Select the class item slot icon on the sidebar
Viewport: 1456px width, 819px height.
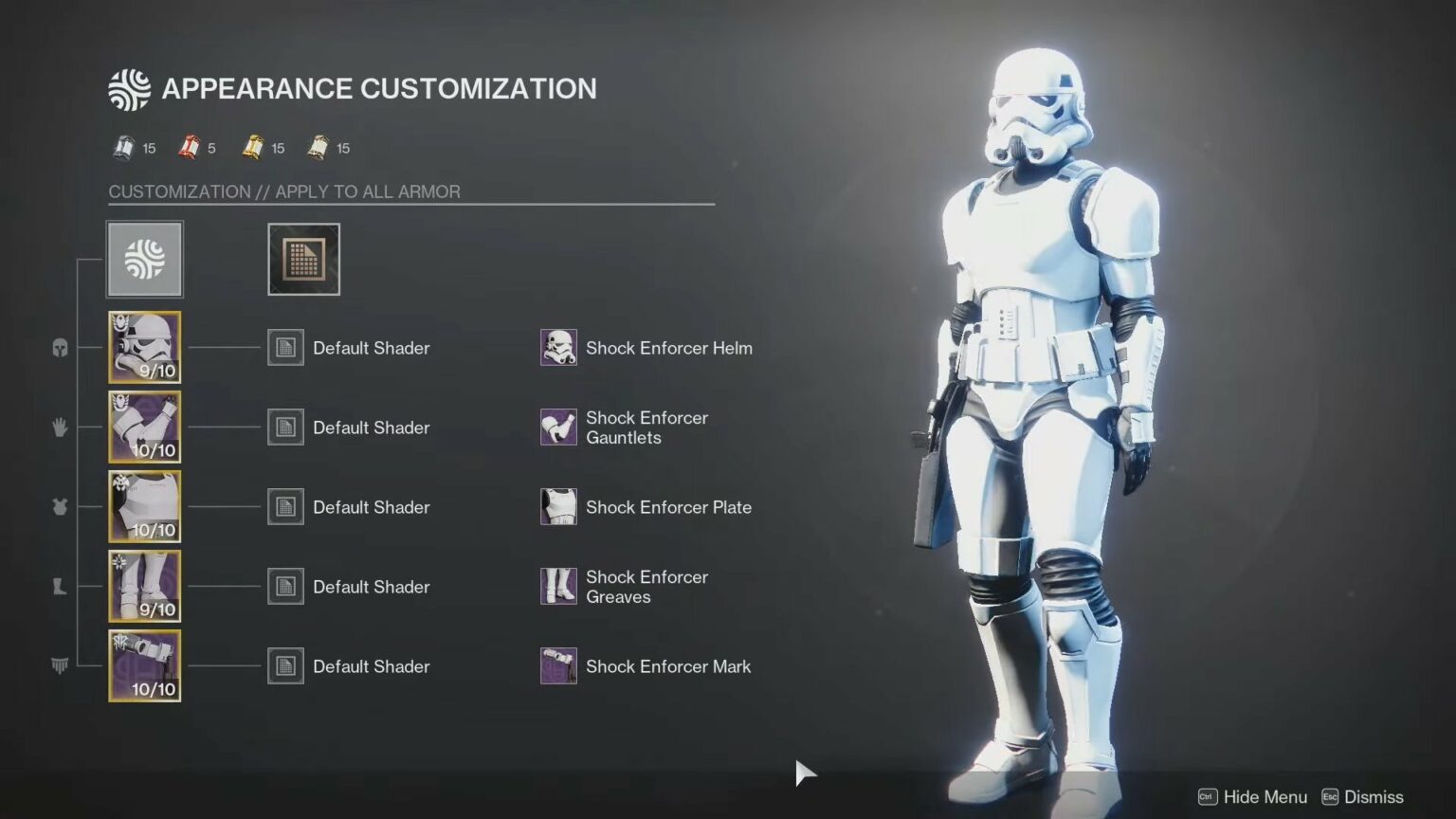click(x=59, y=665)
